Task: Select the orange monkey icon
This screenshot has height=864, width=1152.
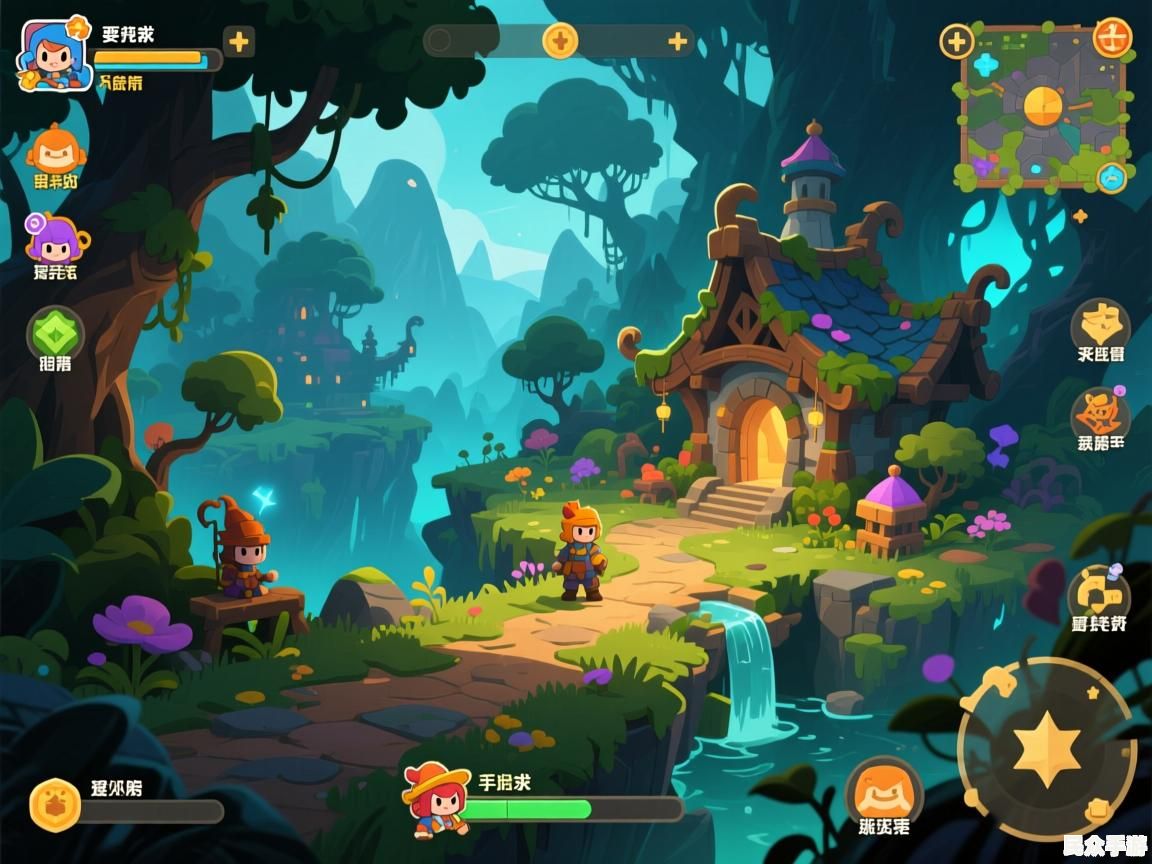Action: [x=56, y=150]
